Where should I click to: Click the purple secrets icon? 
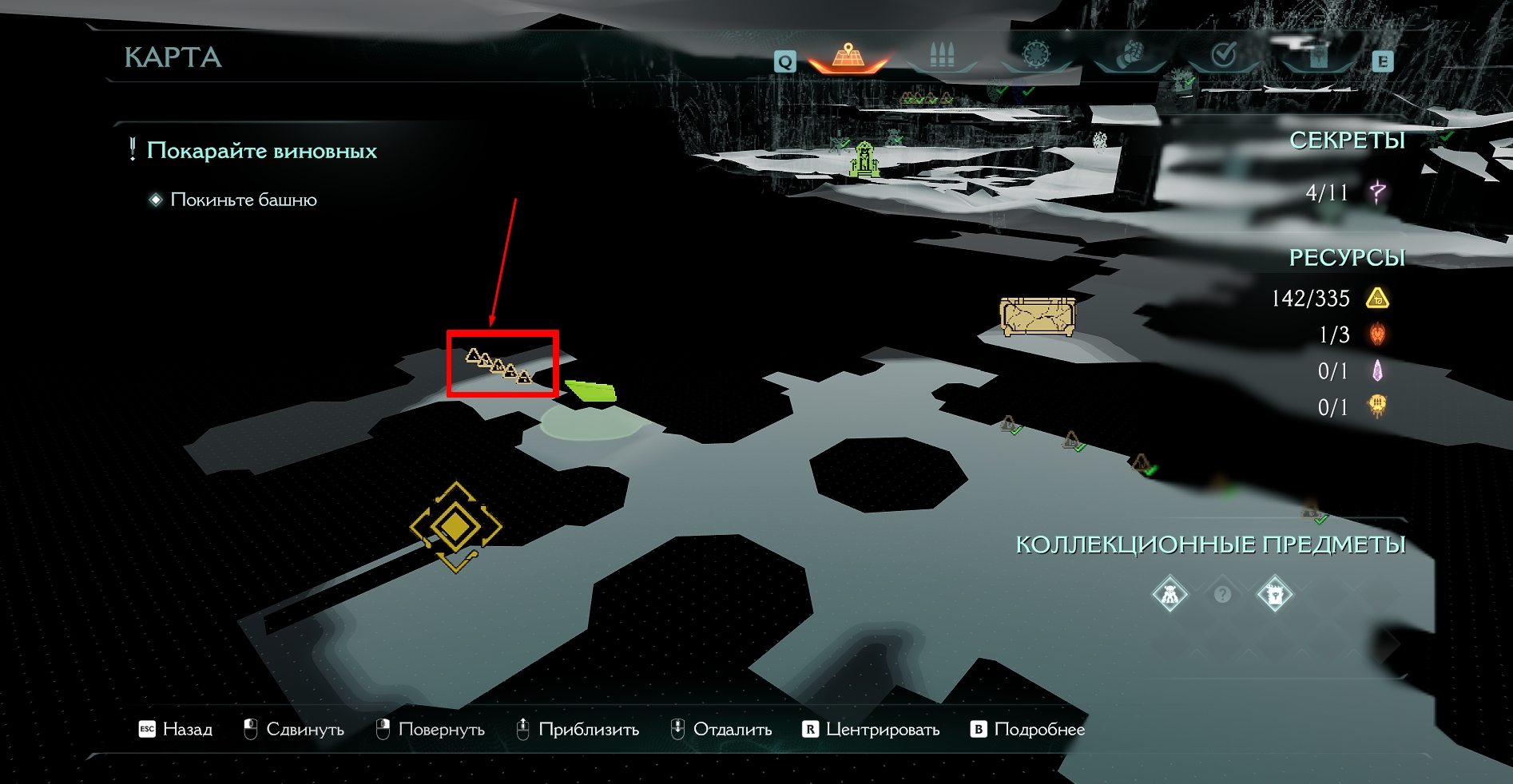(x=1378, y=192)
